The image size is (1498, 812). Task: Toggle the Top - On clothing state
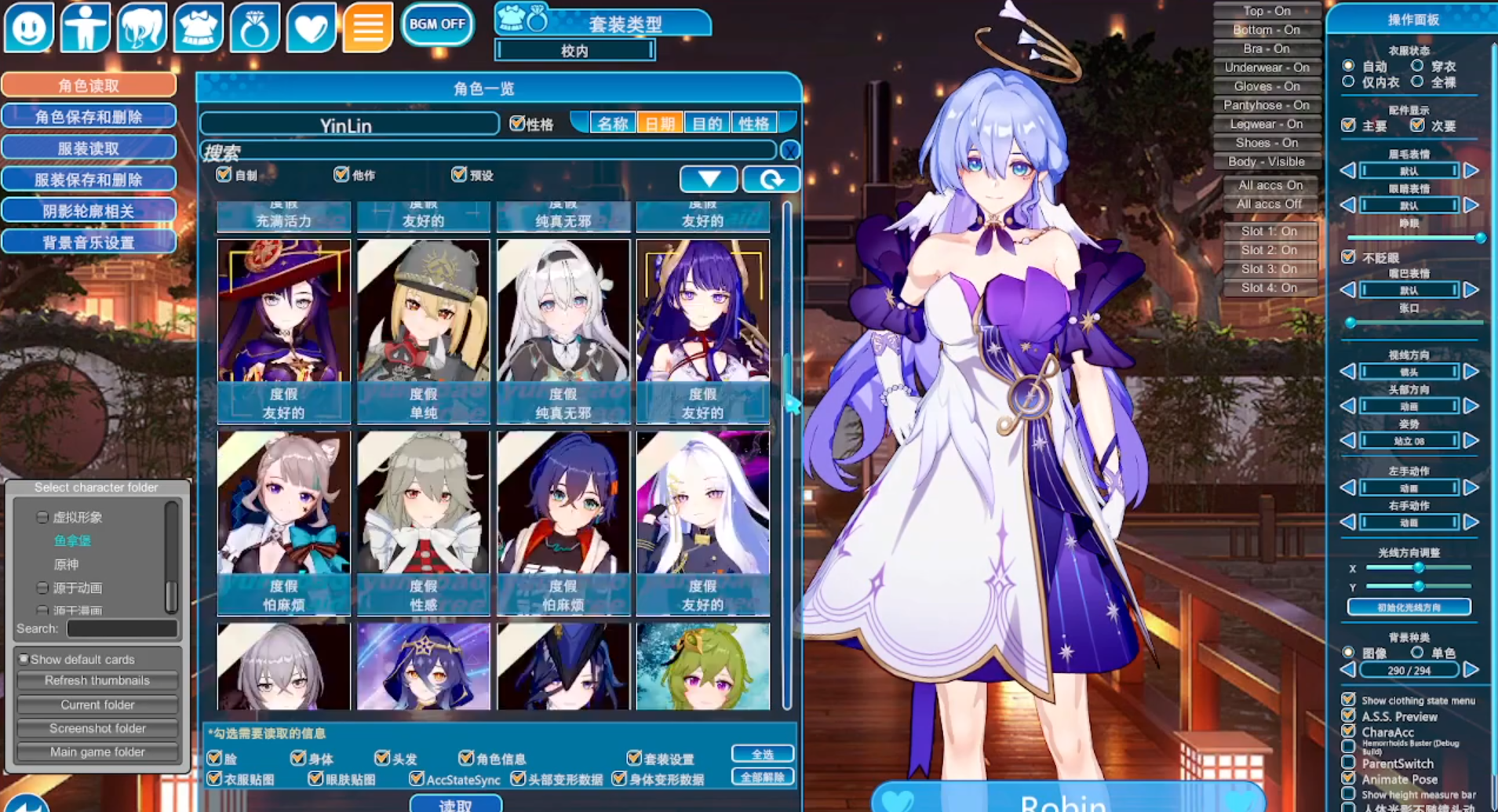(x=1267, y=11)
